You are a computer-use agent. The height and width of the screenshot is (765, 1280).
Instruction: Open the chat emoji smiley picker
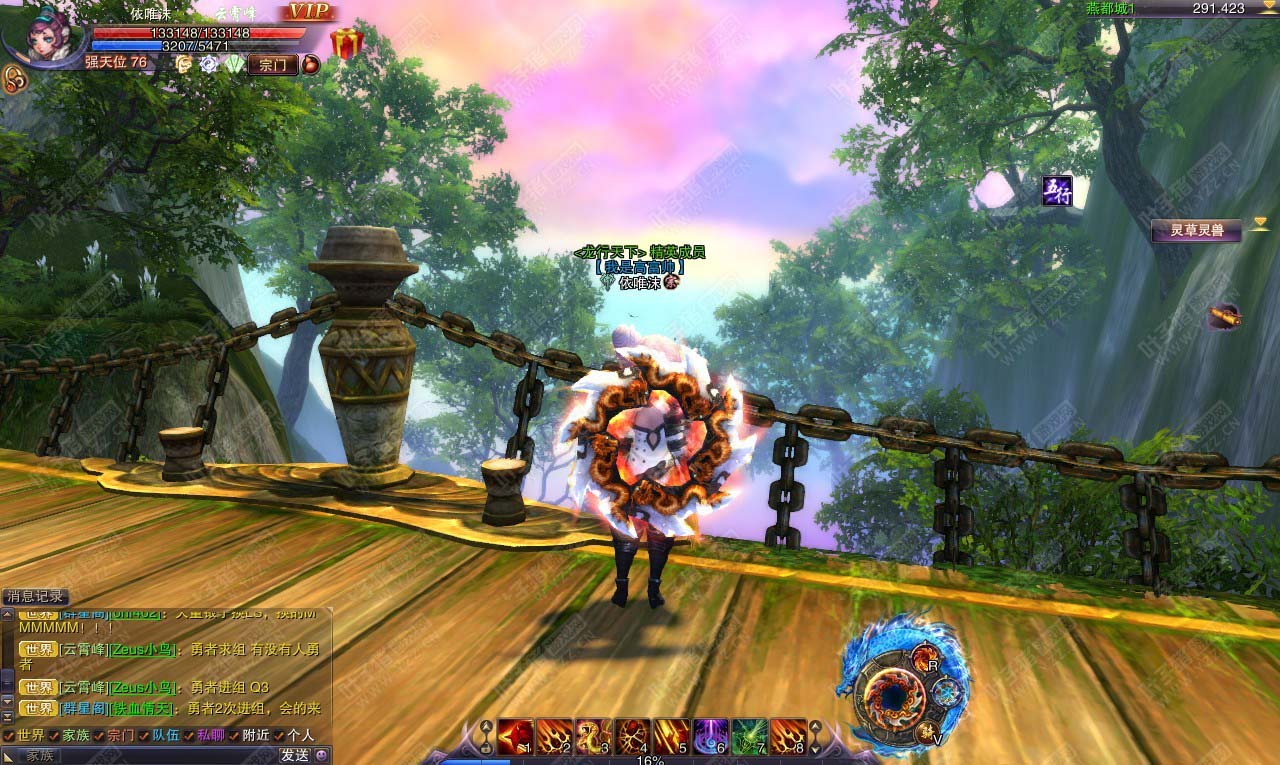click(323, 755)
